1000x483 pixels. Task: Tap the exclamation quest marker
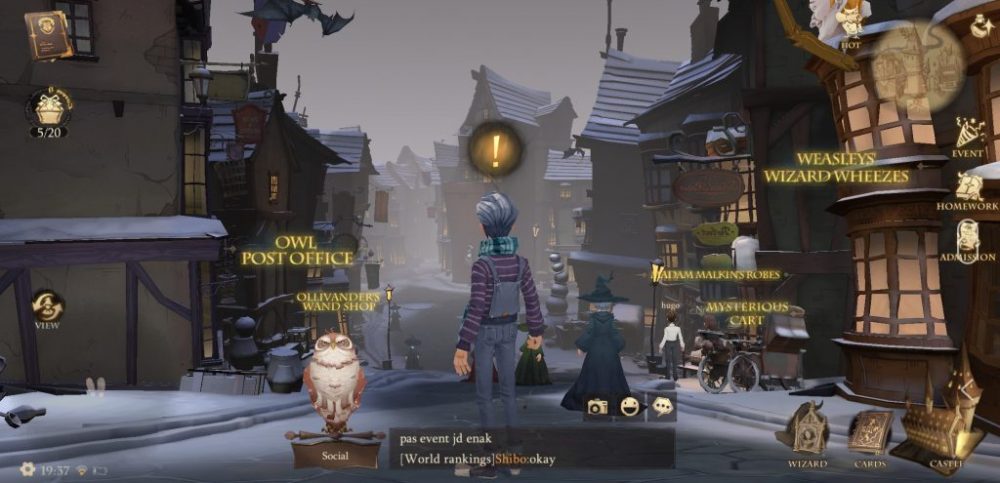click(495, 149)
